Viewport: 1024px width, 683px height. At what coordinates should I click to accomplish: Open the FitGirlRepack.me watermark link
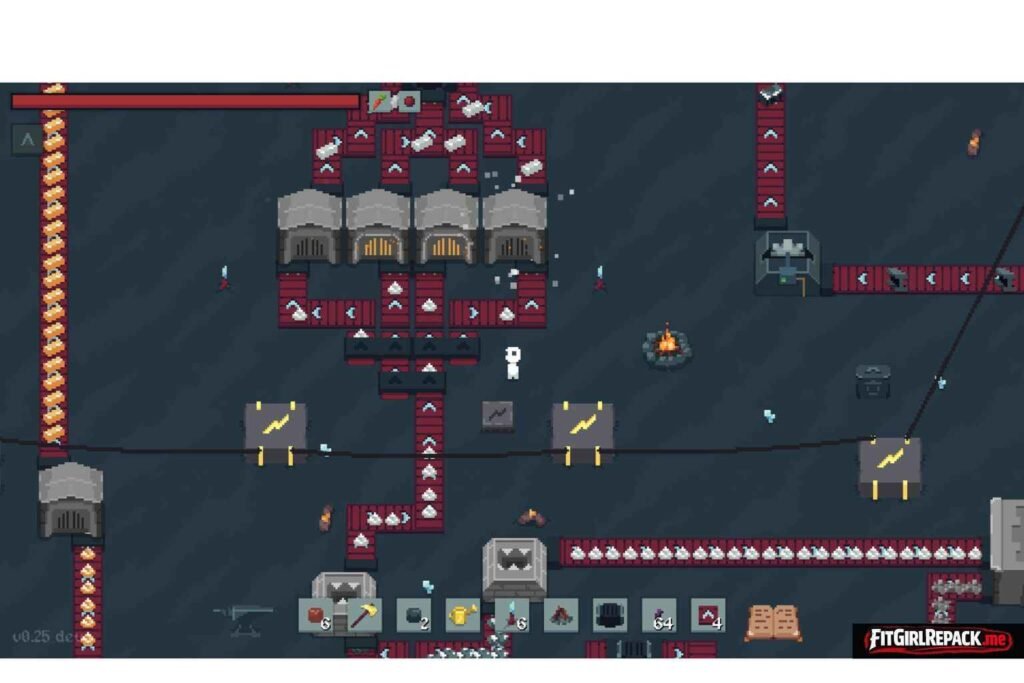(x=936, y=638)
